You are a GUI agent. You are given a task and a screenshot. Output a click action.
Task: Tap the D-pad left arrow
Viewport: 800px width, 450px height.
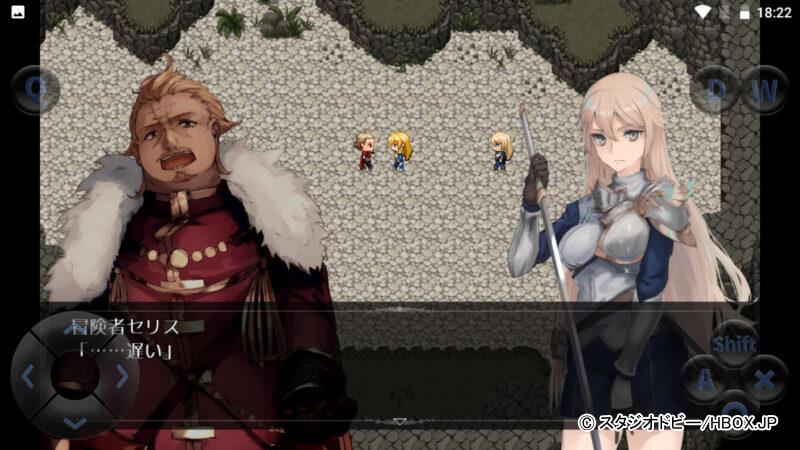28,376
